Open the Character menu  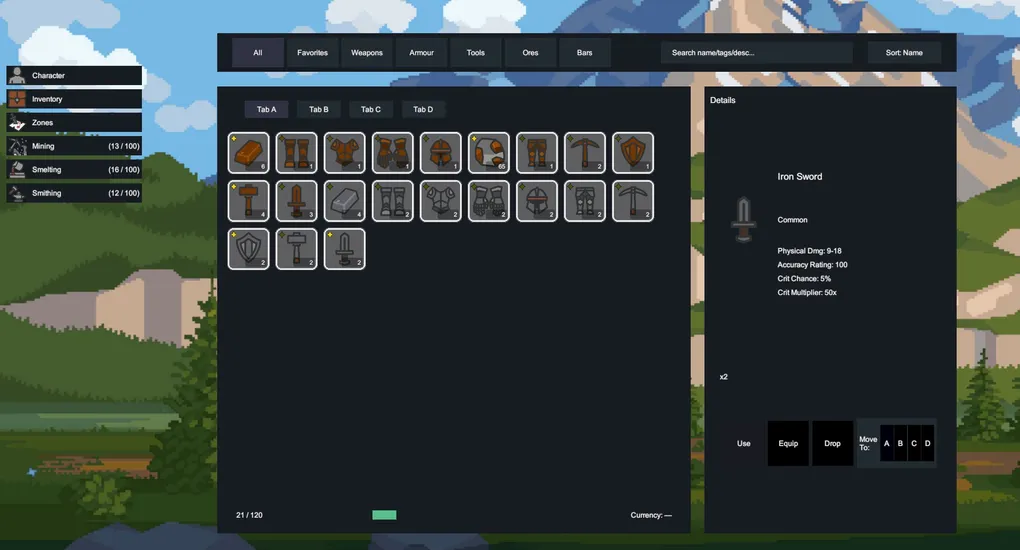74,76
